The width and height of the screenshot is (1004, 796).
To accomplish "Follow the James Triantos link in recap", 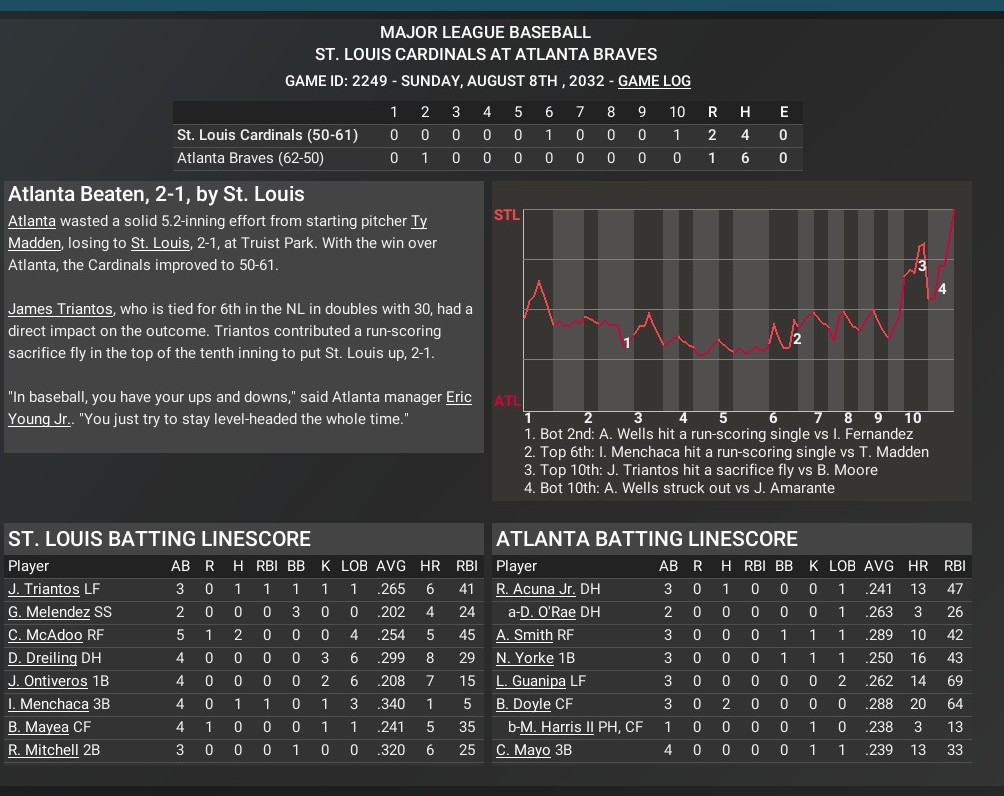I will point(60,309).
